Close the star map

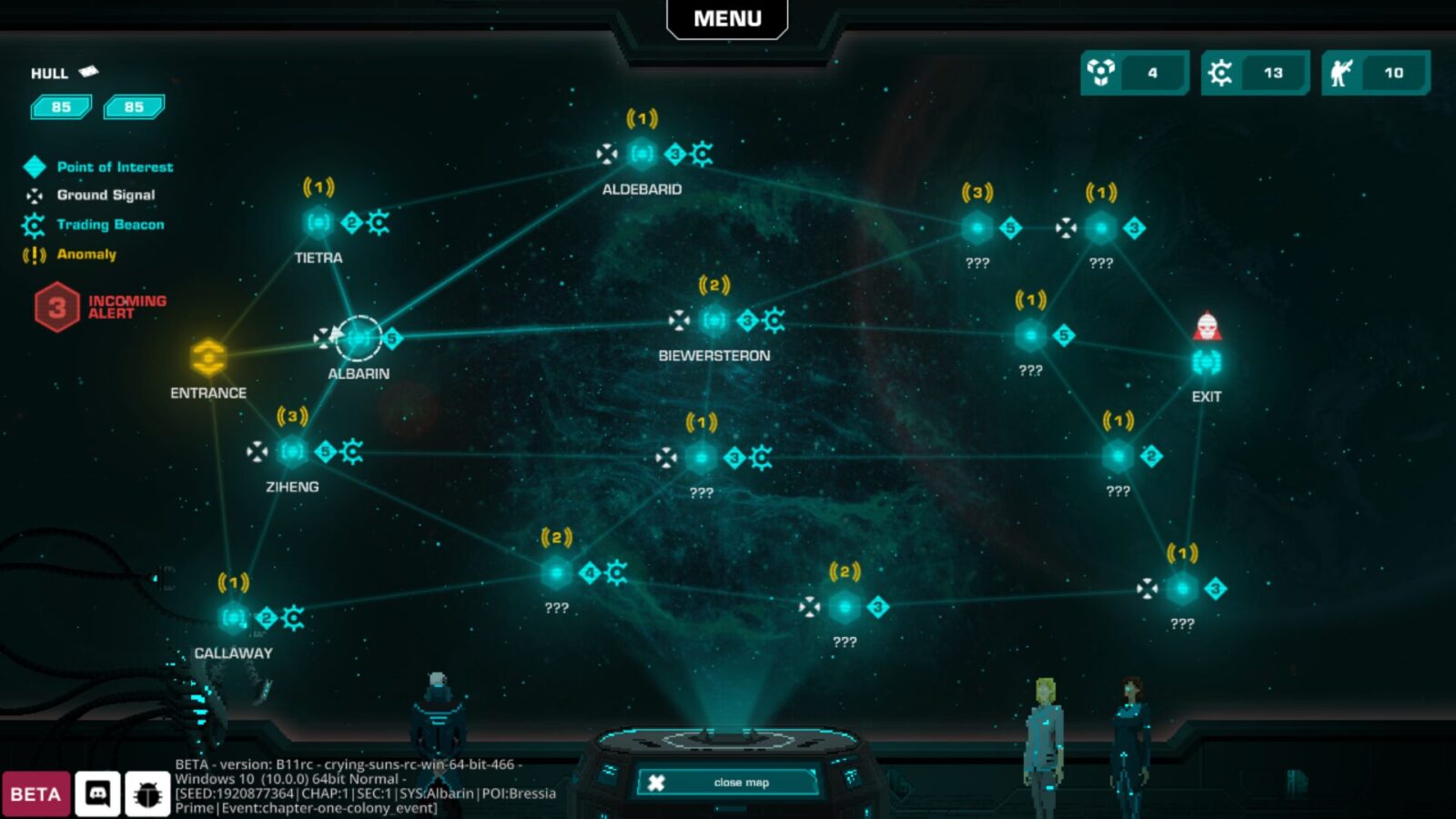(x=729, y=783)
